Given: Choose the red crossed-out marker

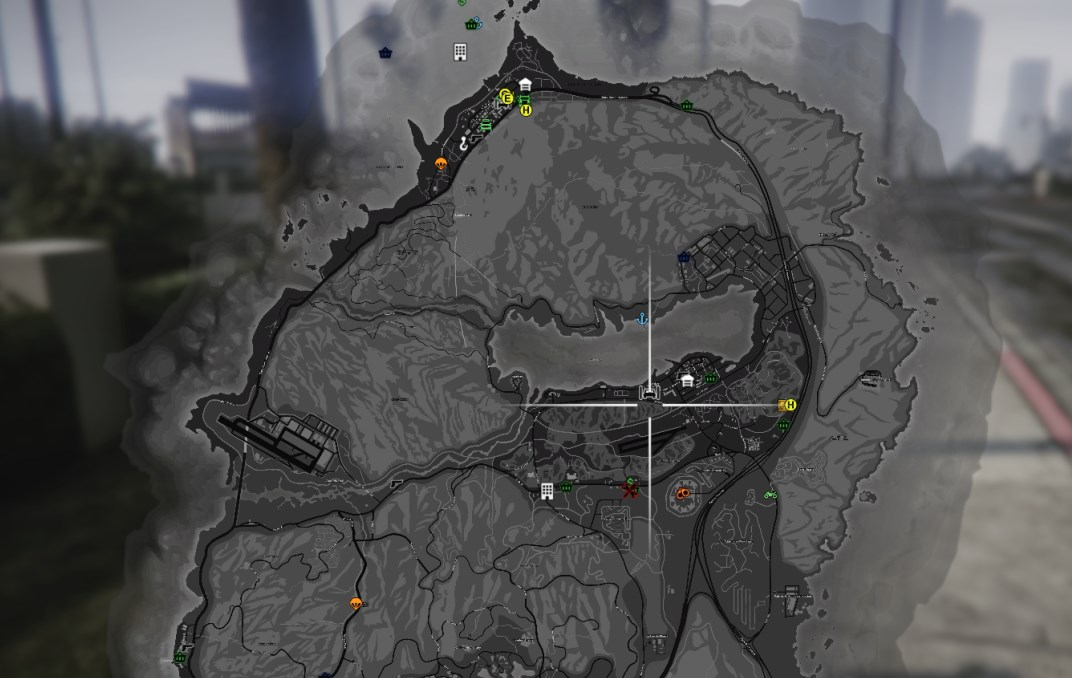Looking at the screenshot, I should [x=630, y=490].
